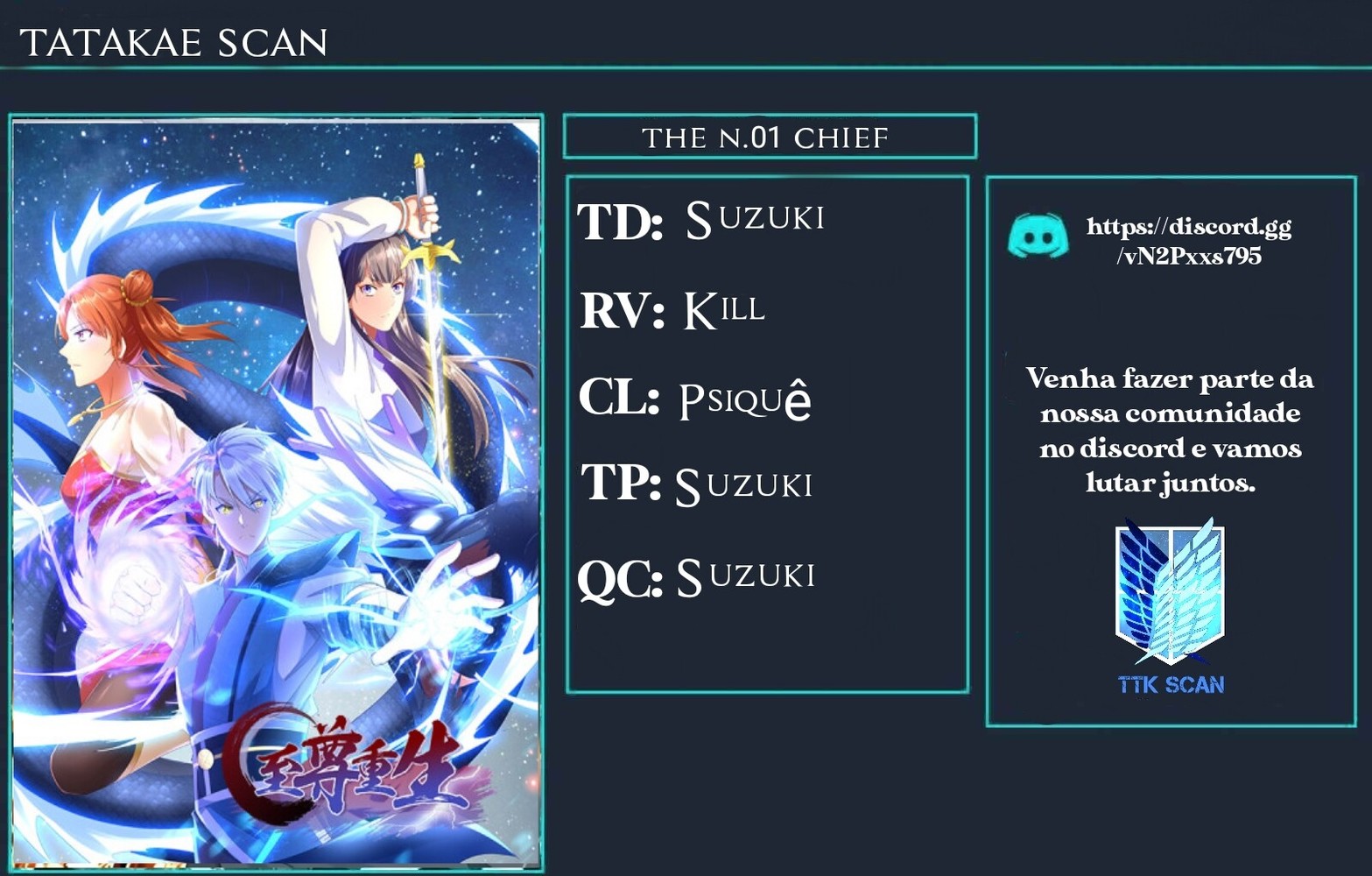1372x876 pixels.
Task: Click the TTK Scan wings emblem
Action: tap(1170, 592)
